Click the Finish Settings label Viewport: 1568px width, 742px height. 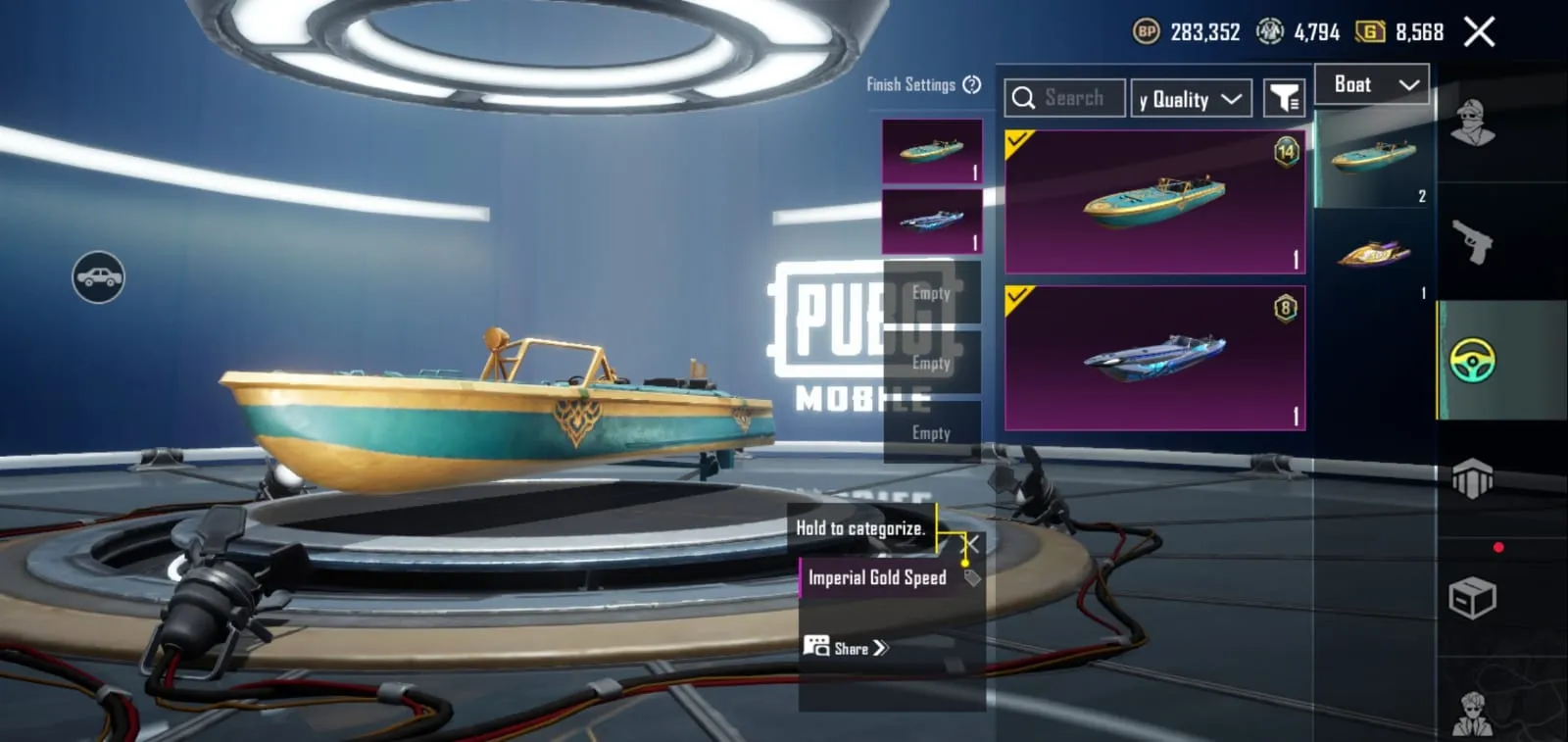pyautogui.click(x=913, y=85)
